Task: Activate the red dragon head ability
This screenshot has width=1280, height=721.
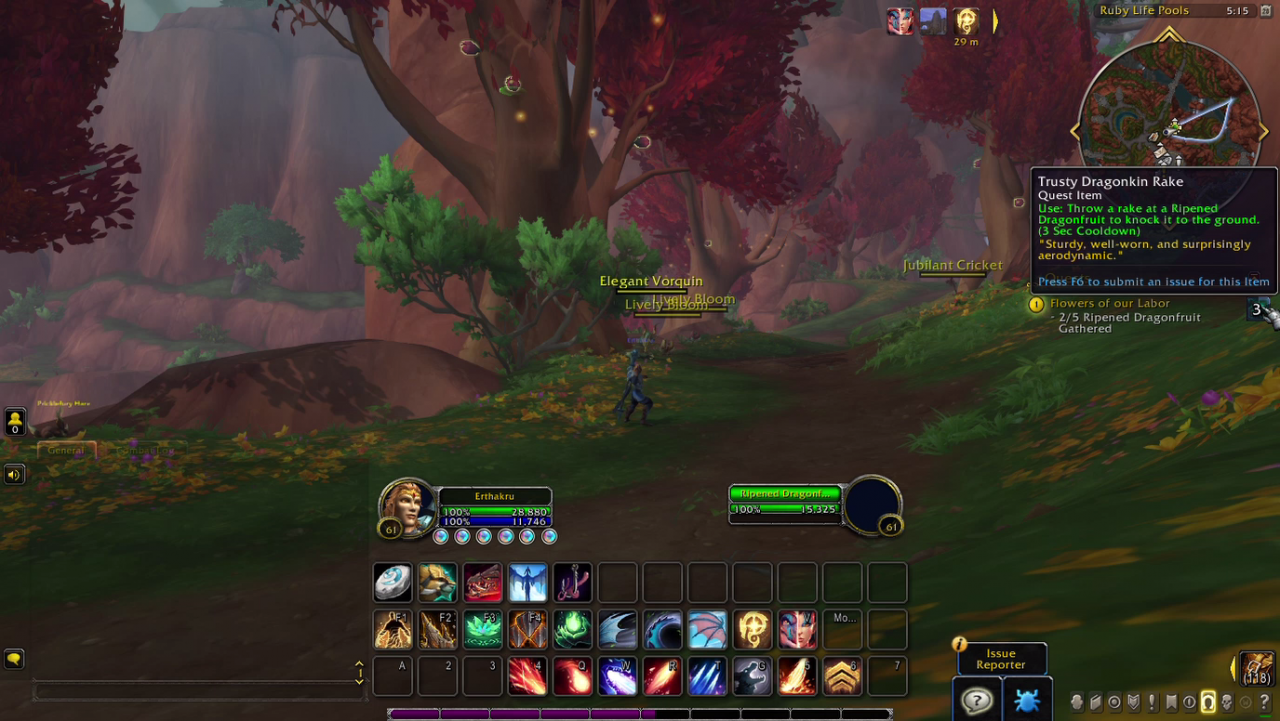Action: coord(482,582)
